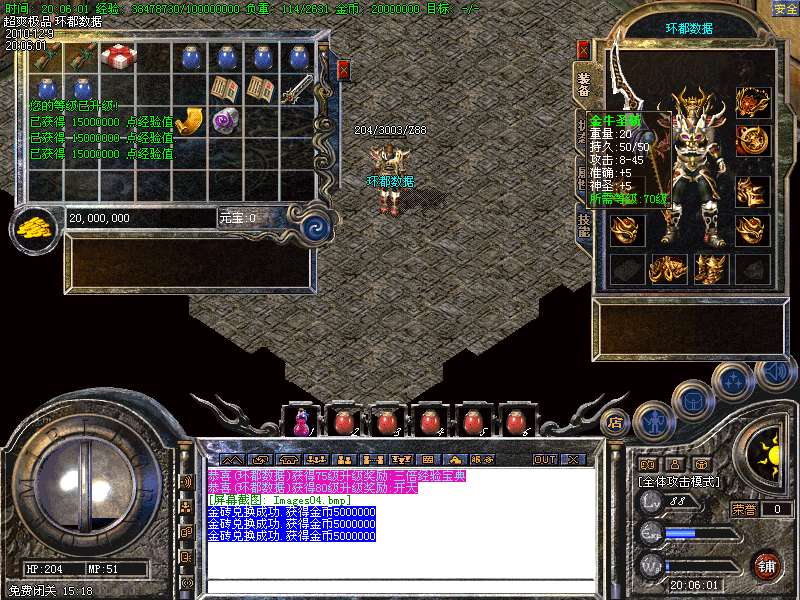Pick the sword in the bag
Image resolution: width=800 pixels, height=600 pixels.
[297, 90]
